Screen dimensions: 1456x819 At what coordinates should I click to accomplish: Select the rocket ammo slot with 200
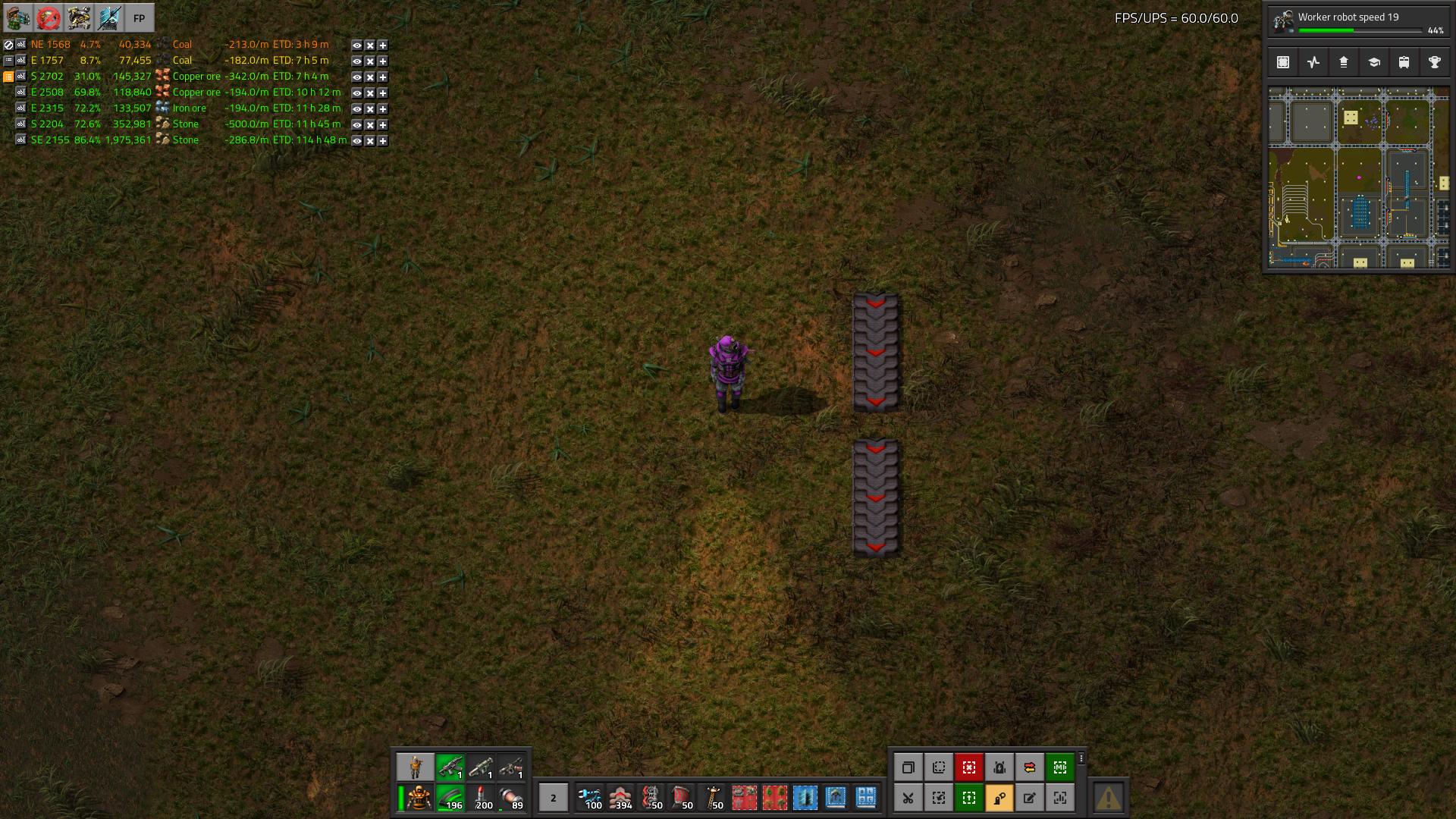point(482,799)
